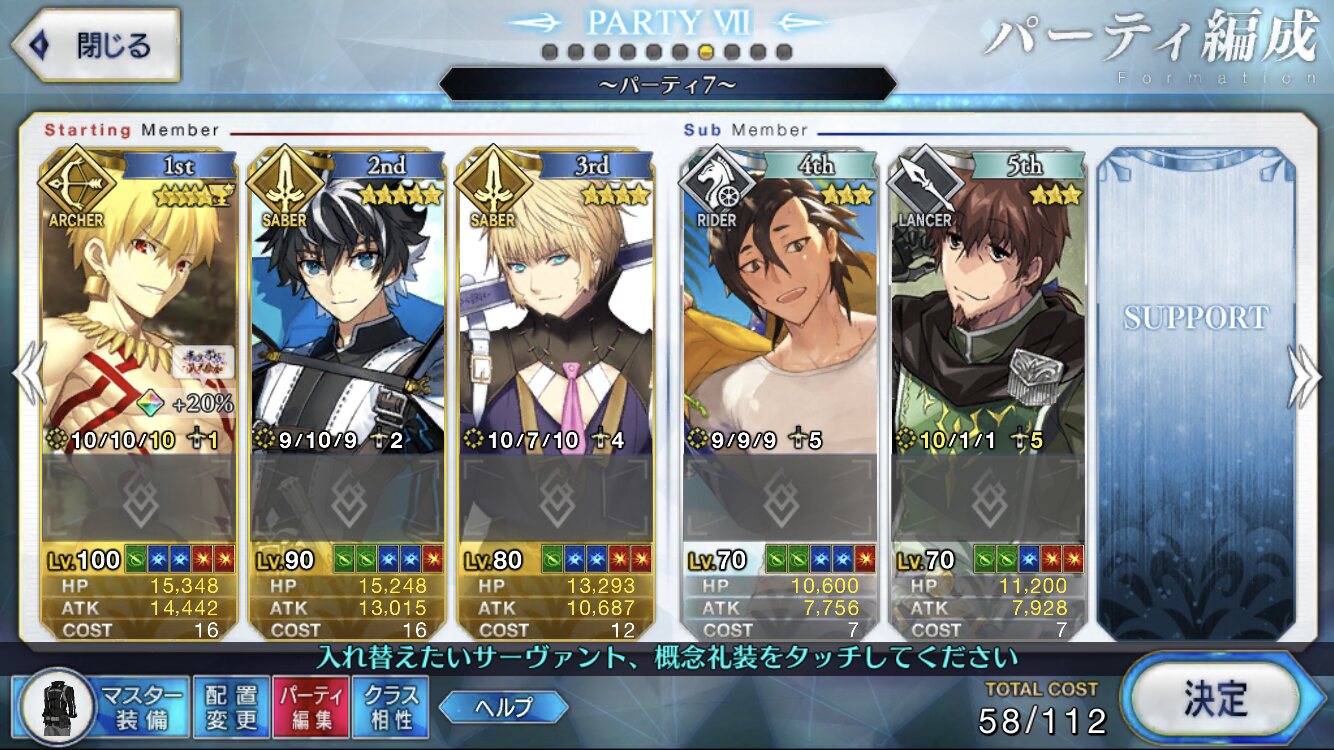Go to previous party with left arrow
This screenshot has width=1334, height=750.
point(27,376)
